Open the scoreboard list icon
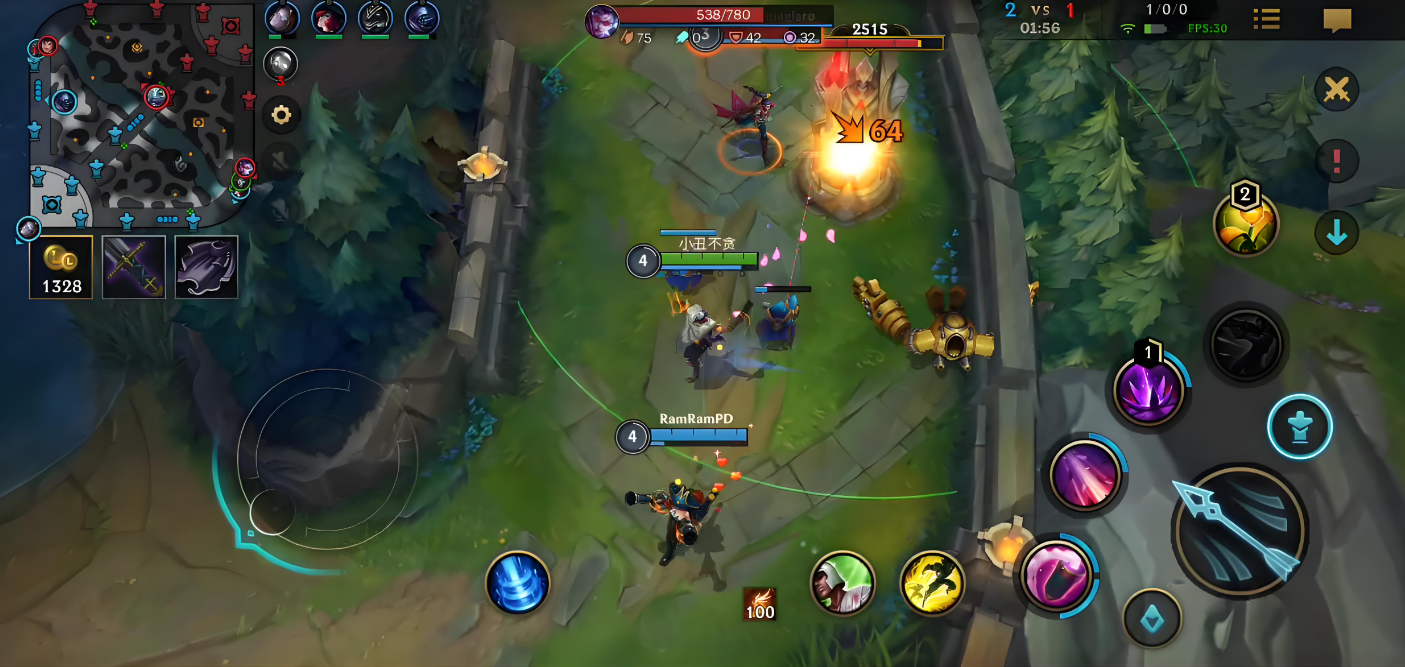1405x667 pixels. point(1267,20)
